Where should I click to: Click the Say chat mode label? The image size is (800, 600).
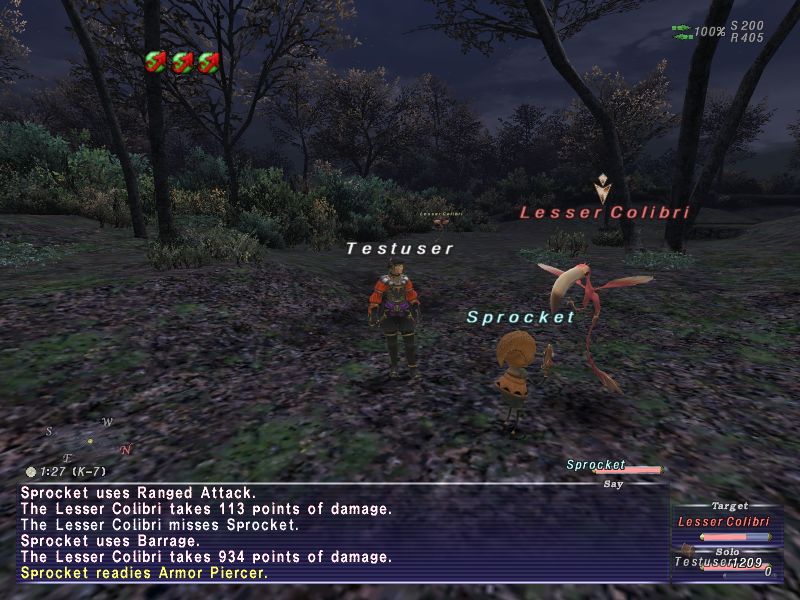[613, 484]
